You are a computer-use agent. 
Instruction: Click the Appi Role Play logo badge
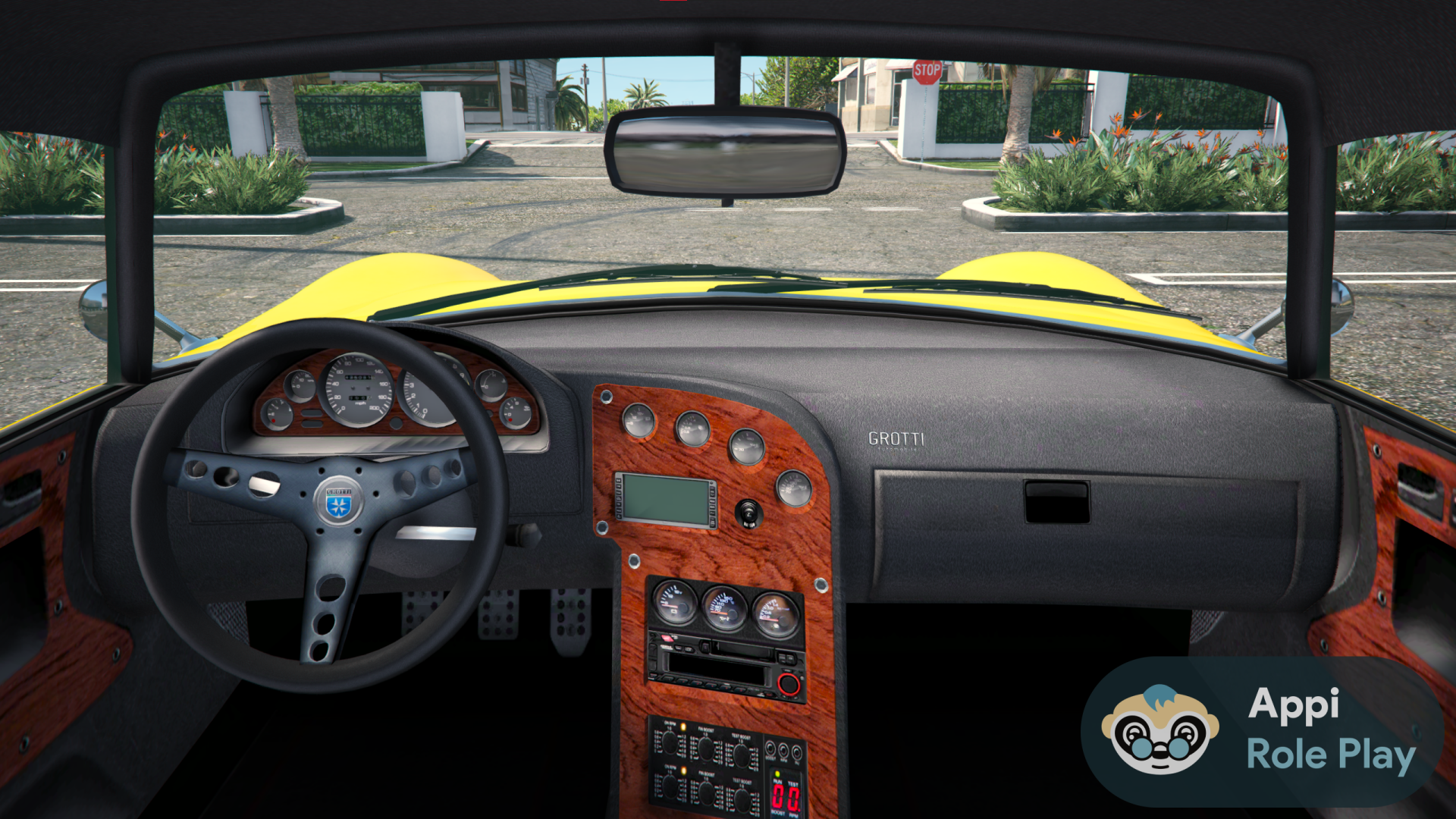[x=1262, y=731]
